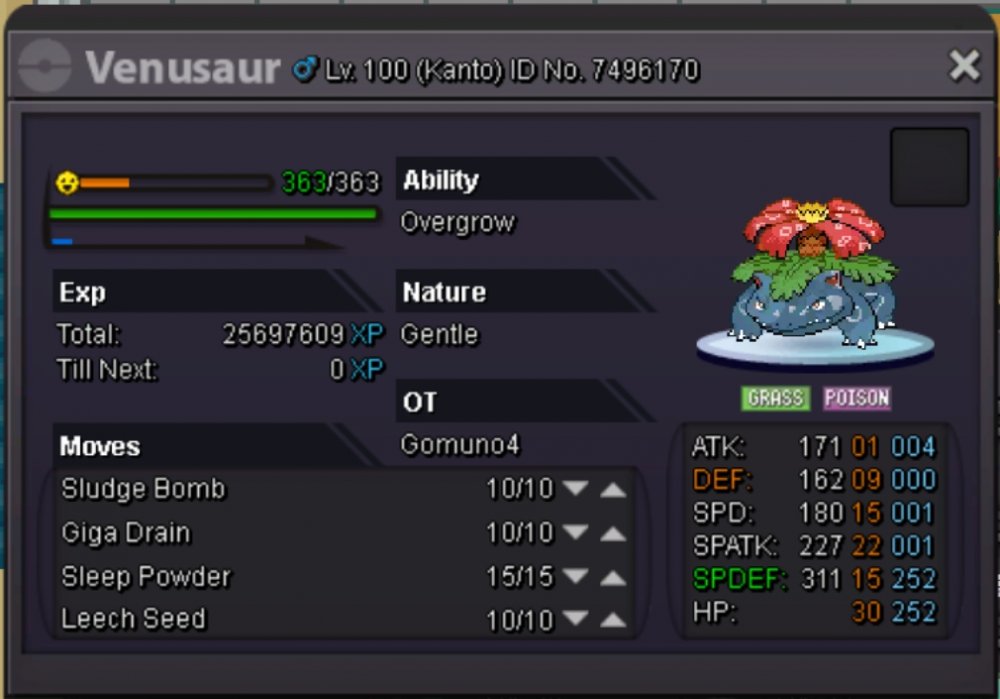
Task: Close the Venusaur summary window
Action: (964, 66)
